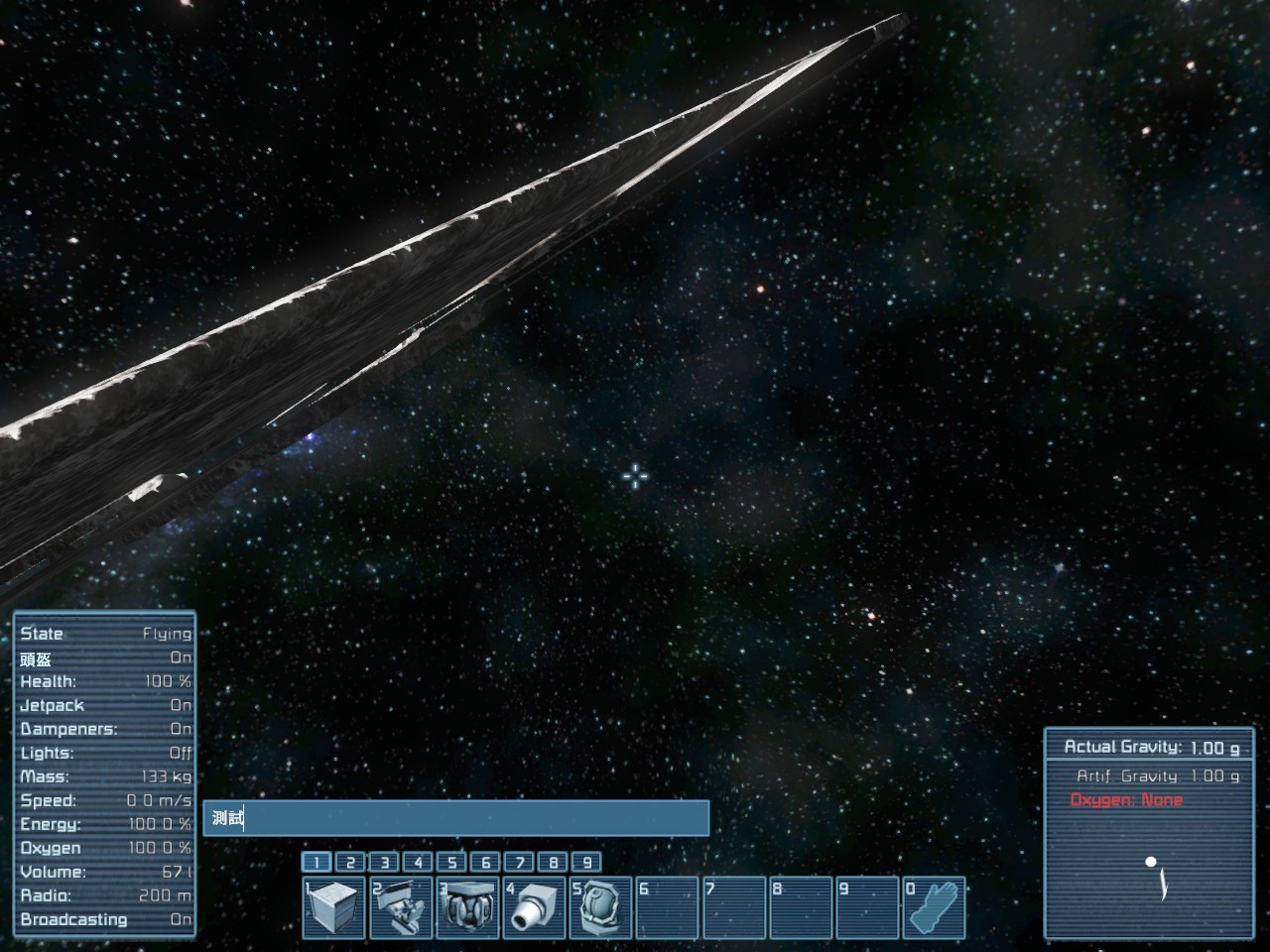Switch to toolbar page 9
Screen dimensions: 1270x952
pyautogui.click(x=586, y=863)
